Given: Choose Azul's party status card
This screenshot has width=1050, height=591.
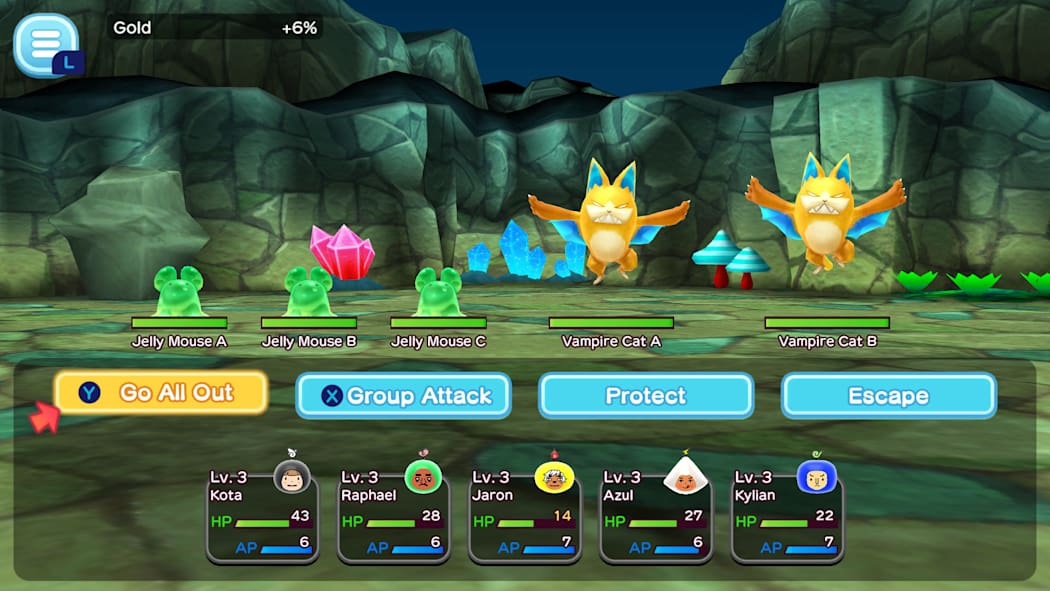Looking at the screenshot, I should (656, 515).
